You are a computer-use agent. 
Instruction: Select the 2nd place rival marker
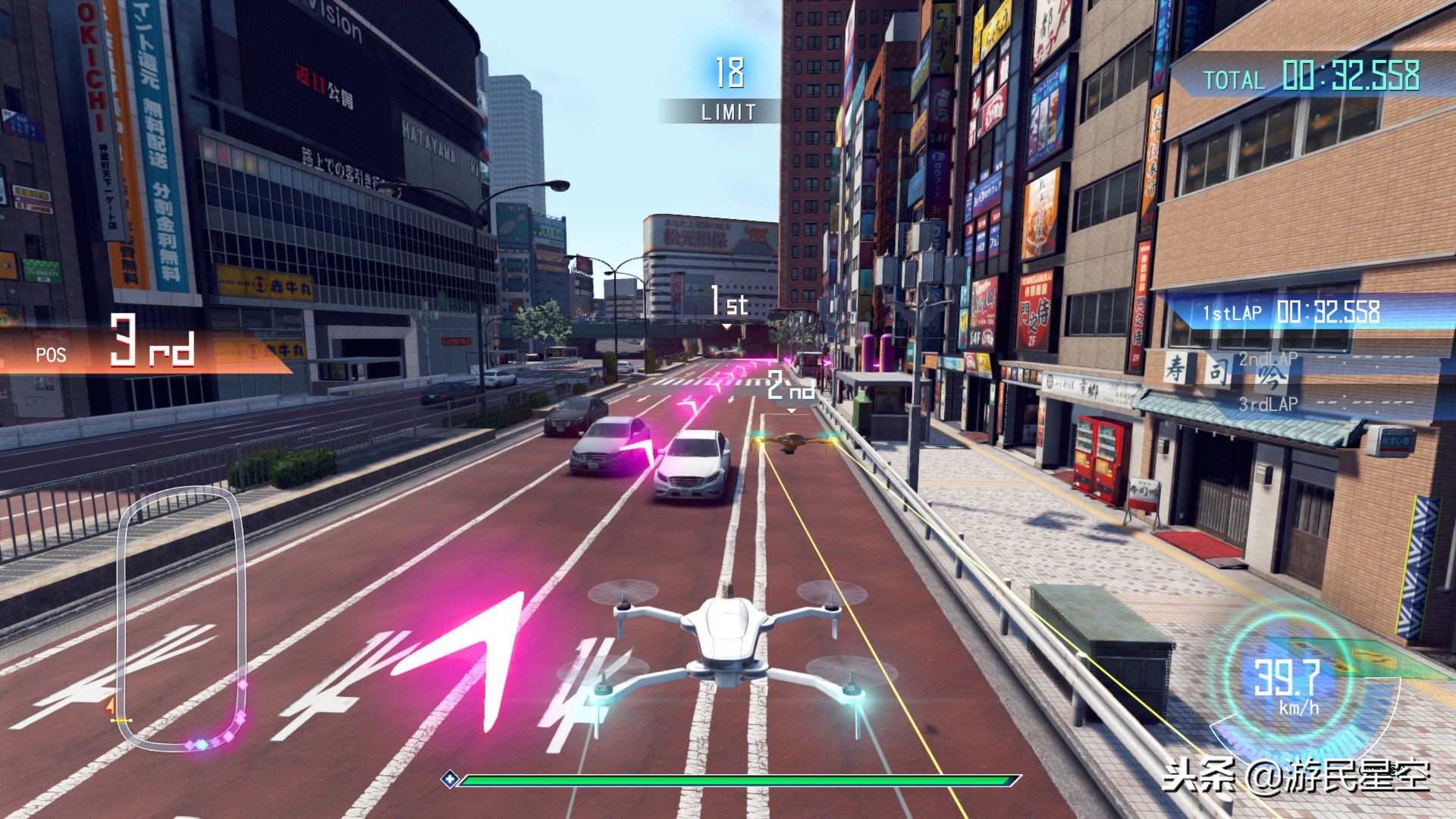[791, 388]
